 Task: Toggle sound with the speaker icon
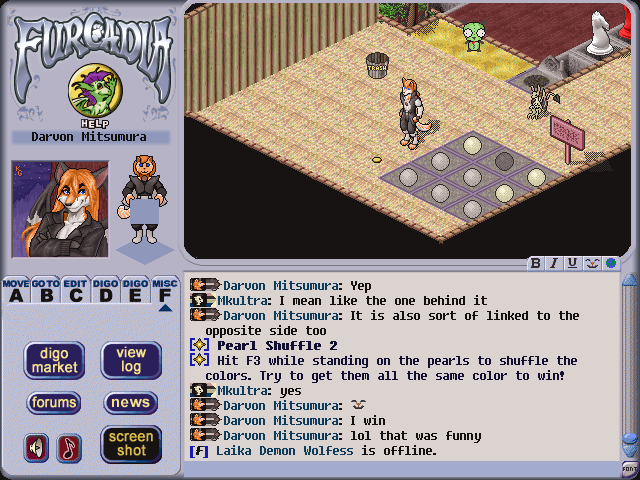(36, 447)
